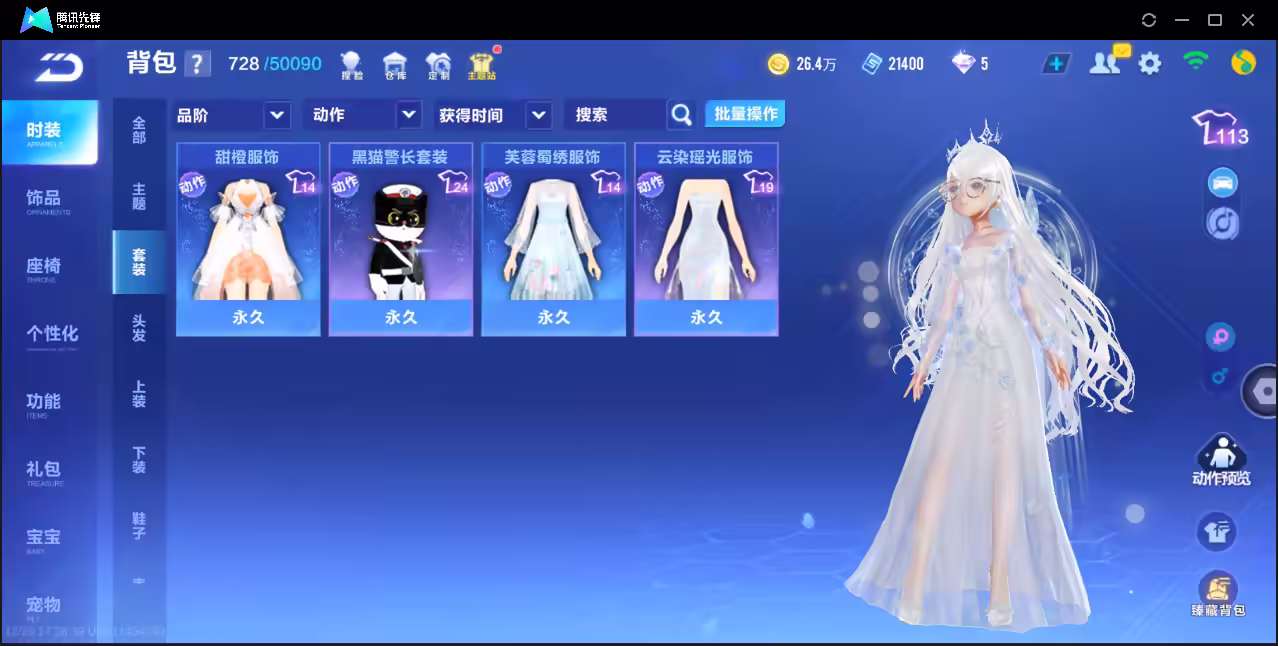Switch to the 全部 sub-tab
The height and width of the screenshot is (646, 1278).
tap(139, 130)
